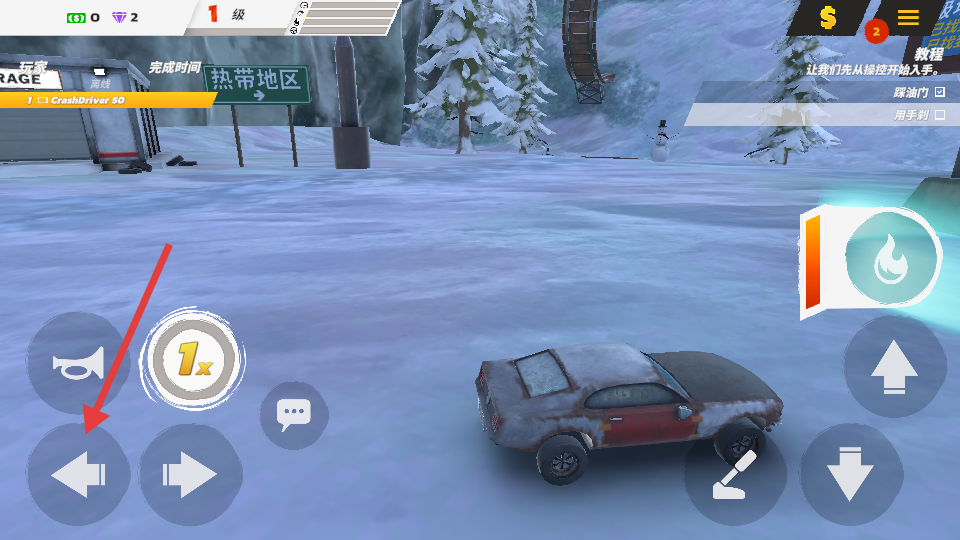
Task: Pull the handbrake lever button
Action: point(736,475)
